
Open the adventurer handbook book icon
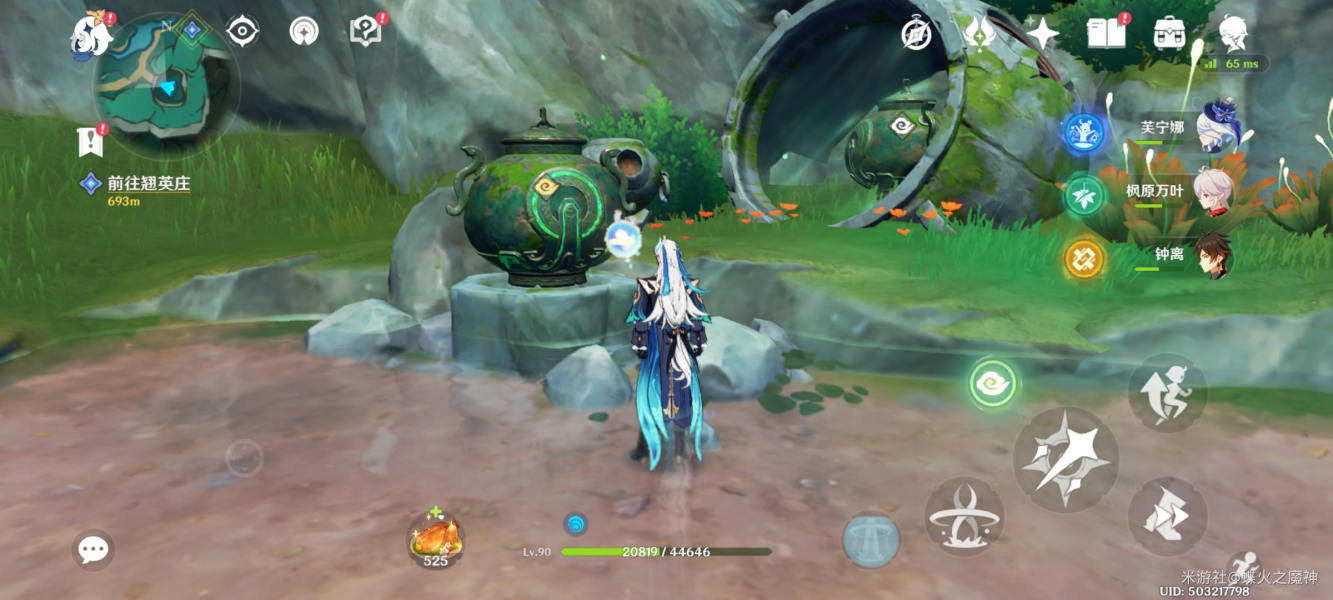tap(1105, 33)
